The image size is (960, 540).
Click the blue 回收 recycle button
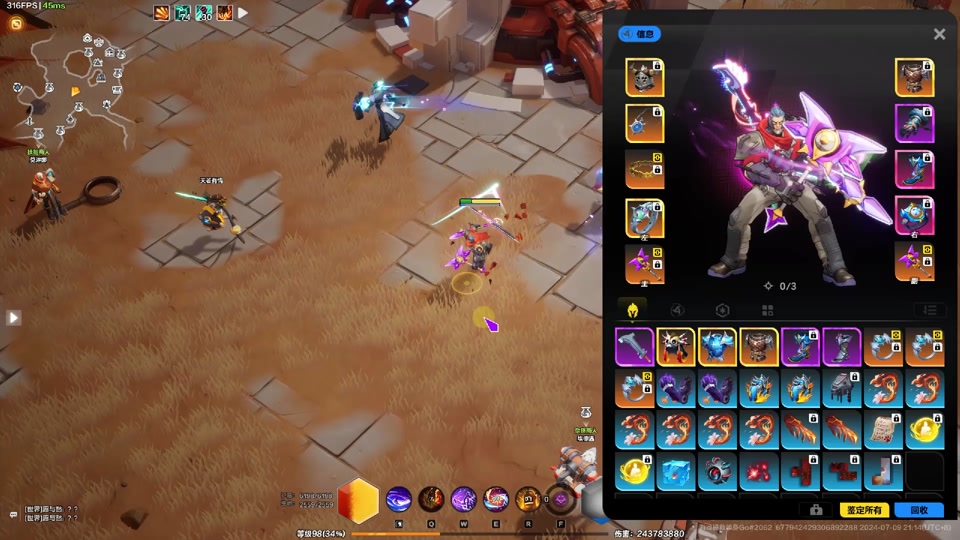(x=918, y=510)
